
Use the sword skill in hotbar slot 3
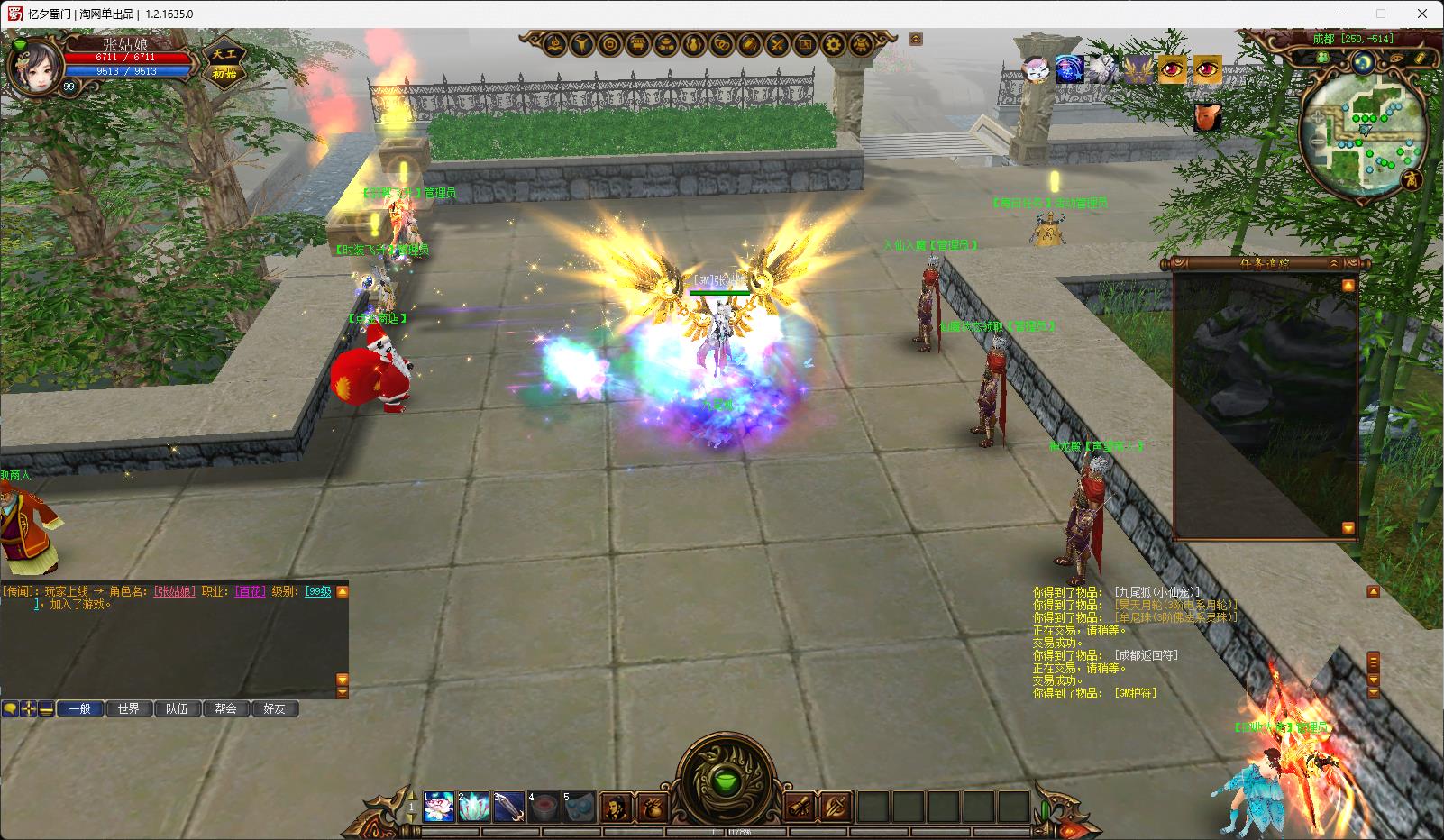coord(509,806)
